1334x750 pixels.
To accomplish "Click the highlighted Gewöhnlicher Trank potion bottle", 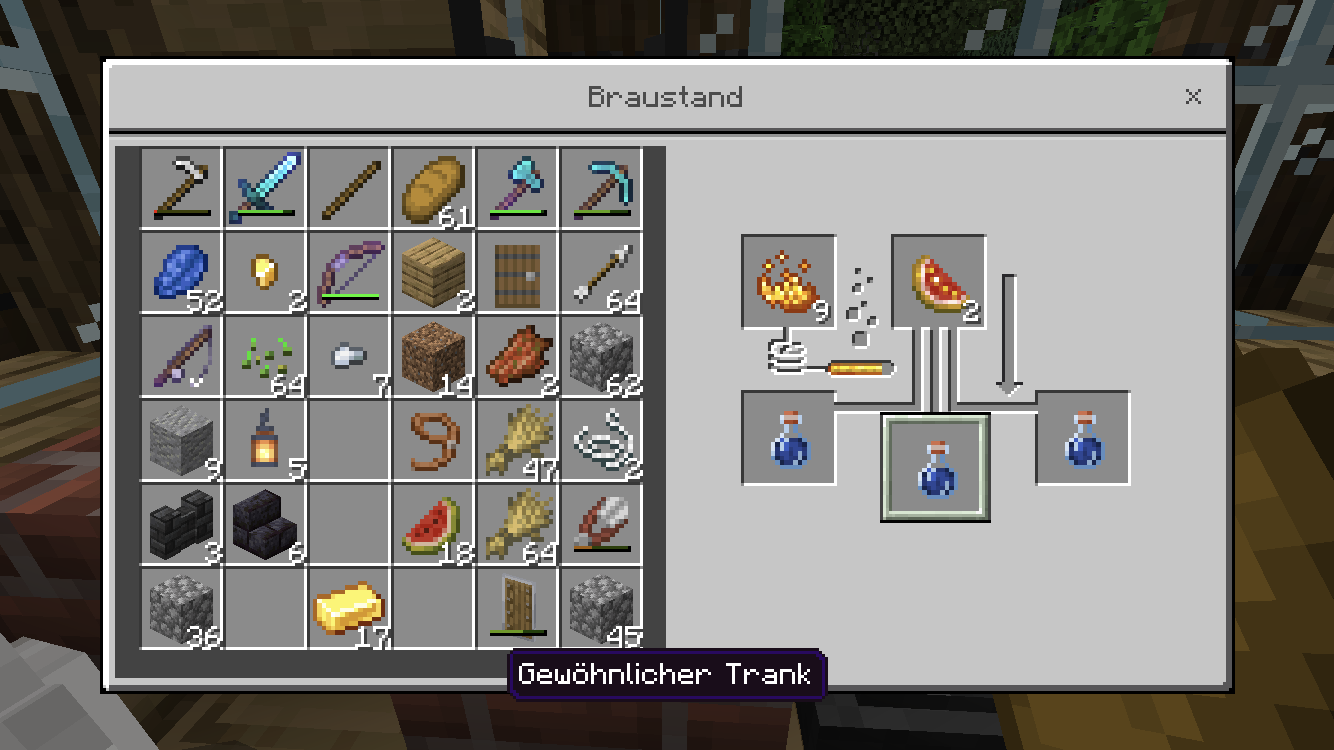I will click(936, 467).
